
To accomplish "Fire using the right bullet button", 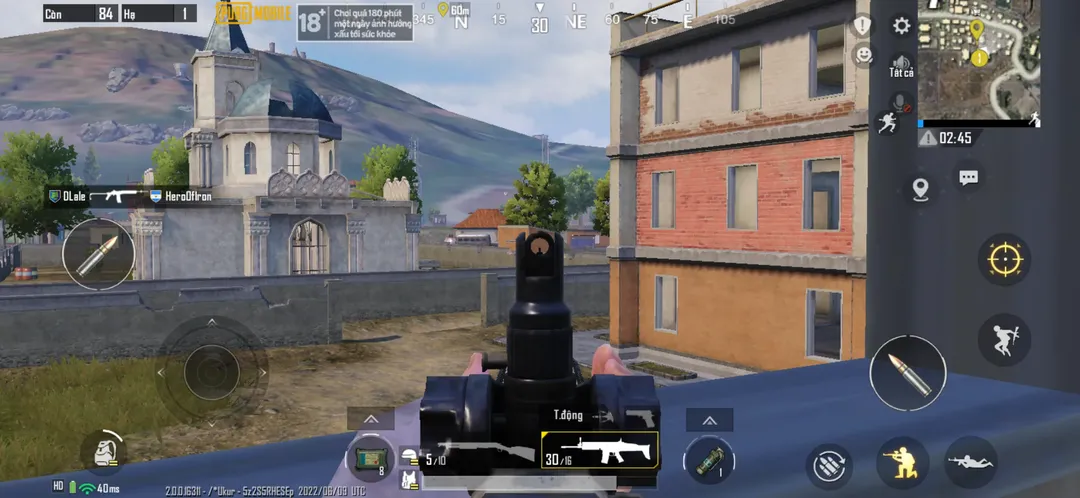I will tap(907, 373).
